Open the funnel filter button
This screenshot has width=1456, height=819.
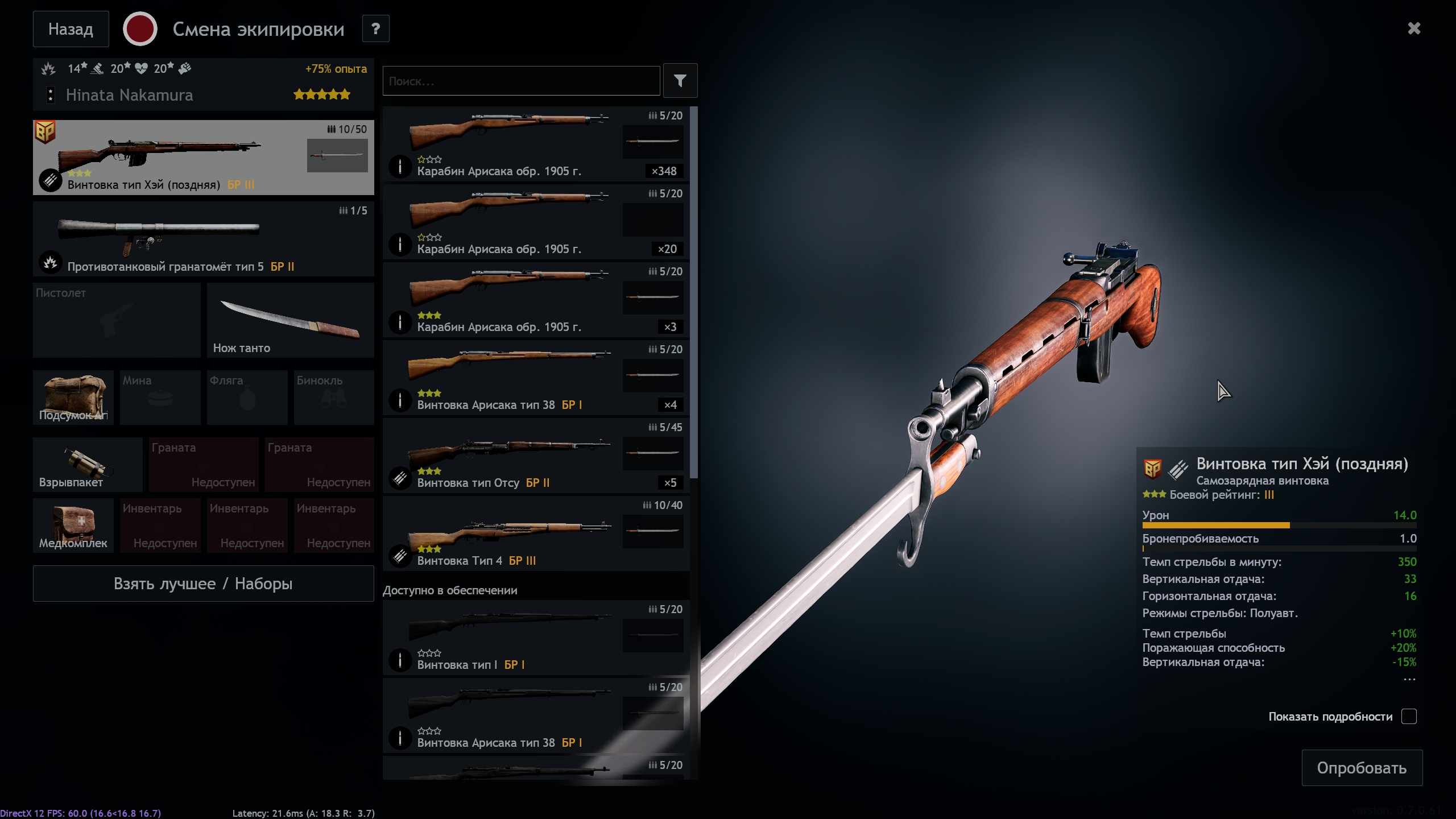680,81
